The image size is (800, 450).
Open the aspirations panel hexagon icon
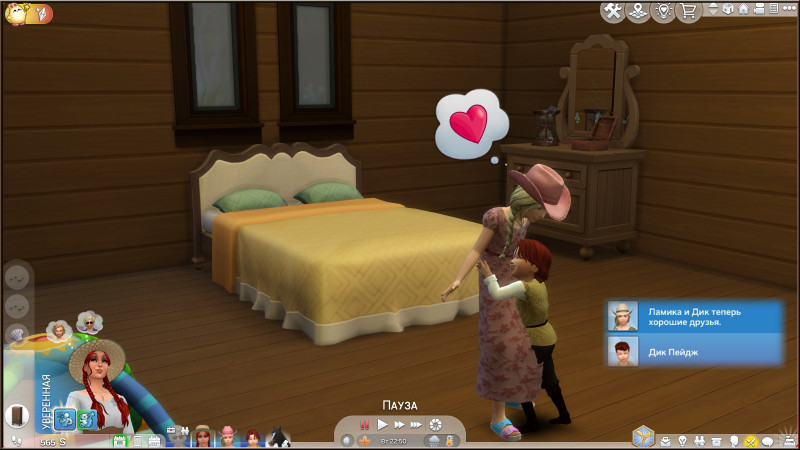point(644,437)
